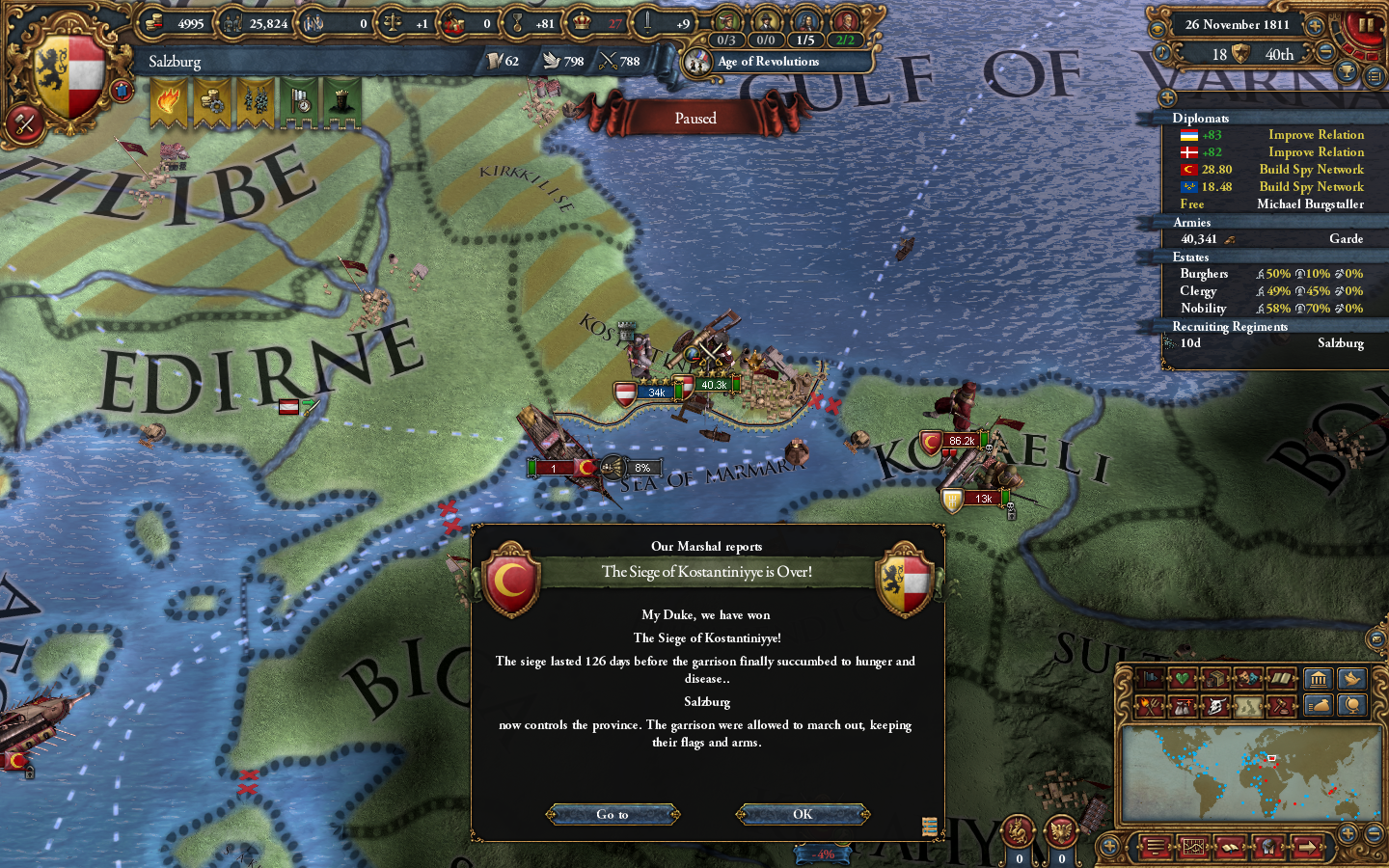The image size is (1389, 868).
Task: Select the trade goods mapmode
Action: 1217,680
